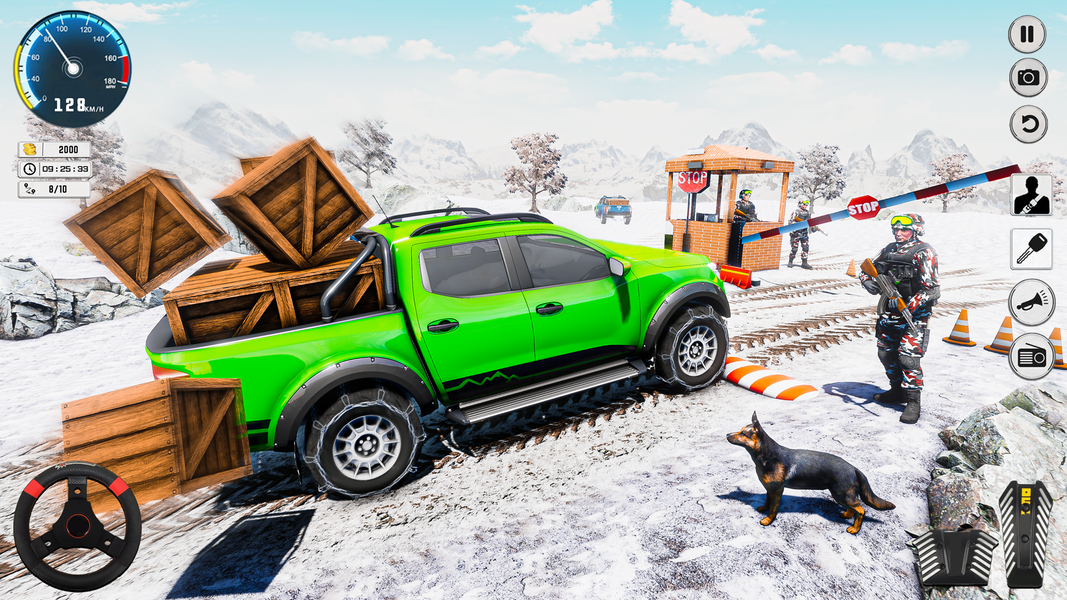Turn on the radio
Screen dimensions: 1067x600
pyautogui.click(x=1030, y=356)
